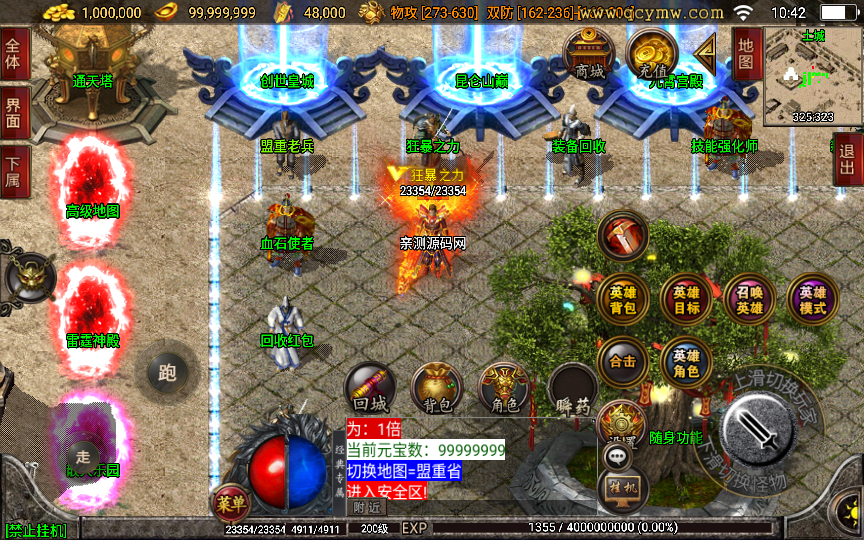Open the 英雄背包 hero bag

click(x=623, y=300)
